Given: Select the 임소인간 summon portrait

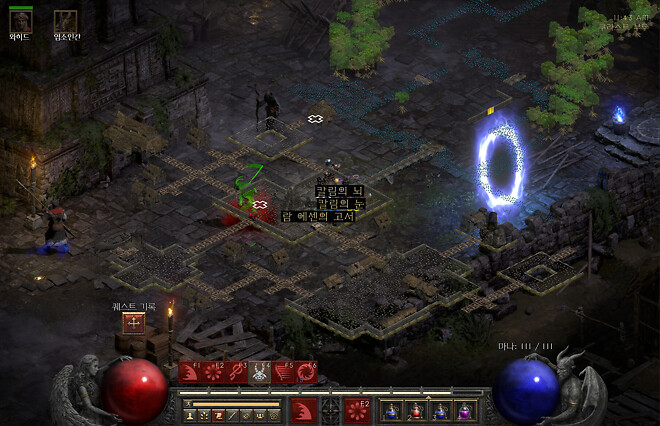Looking at the screenshot, I should pos(65,20).
